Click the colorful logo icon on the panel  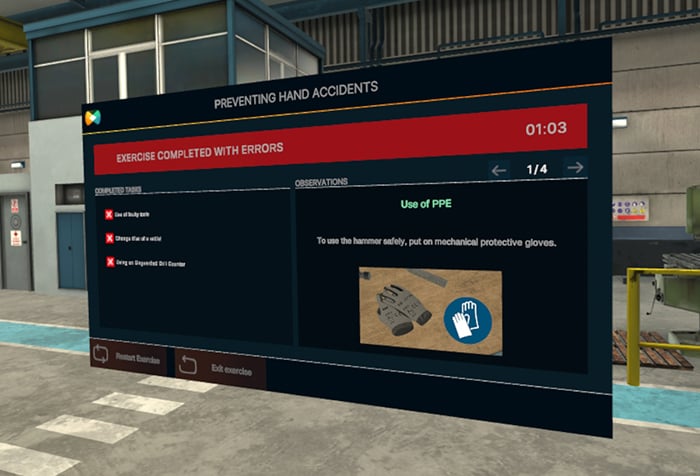click(92, 118)
